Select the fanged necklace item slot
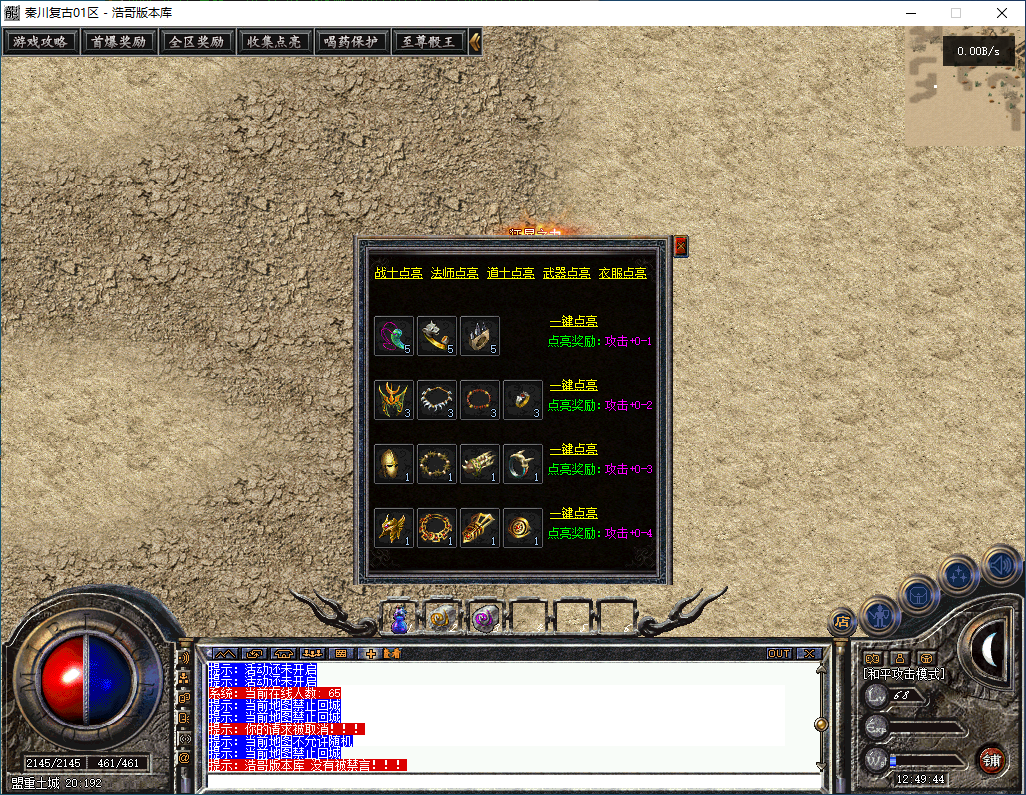This screenshot has height=795, width=1026. (x=437, y=400)
